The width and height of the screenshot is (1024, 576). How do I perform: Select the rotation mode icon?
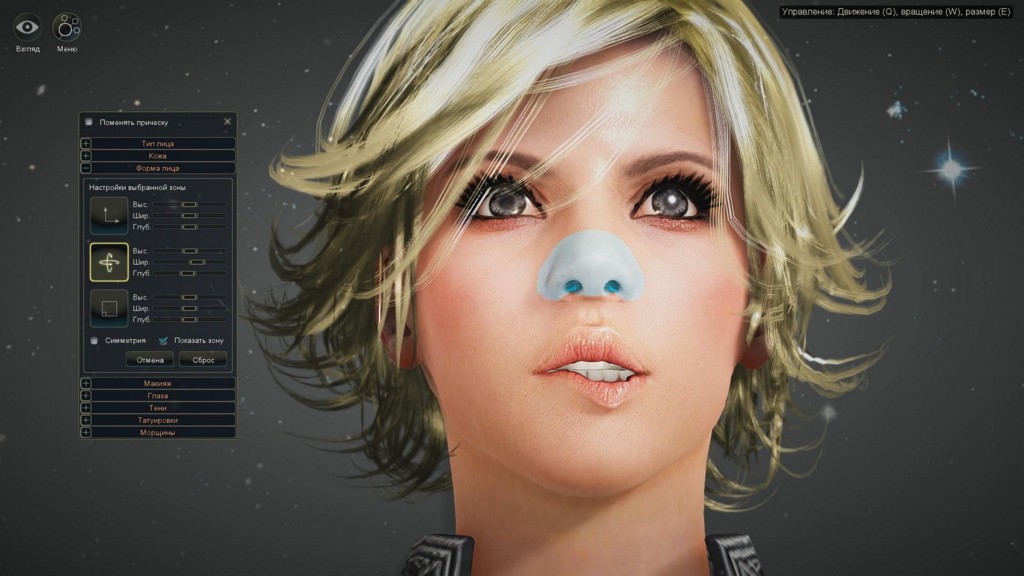point(108,261)
